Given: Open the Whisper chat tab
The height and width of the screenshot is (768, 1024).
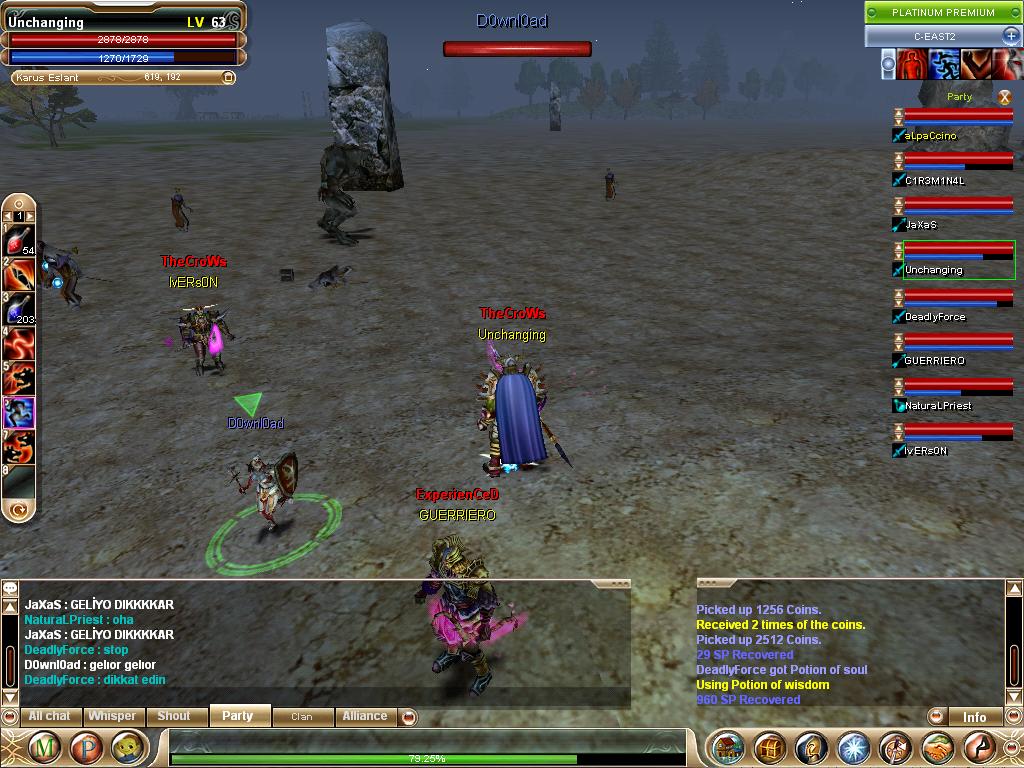Looking at the screenshot, I should (x=112, y=716).
